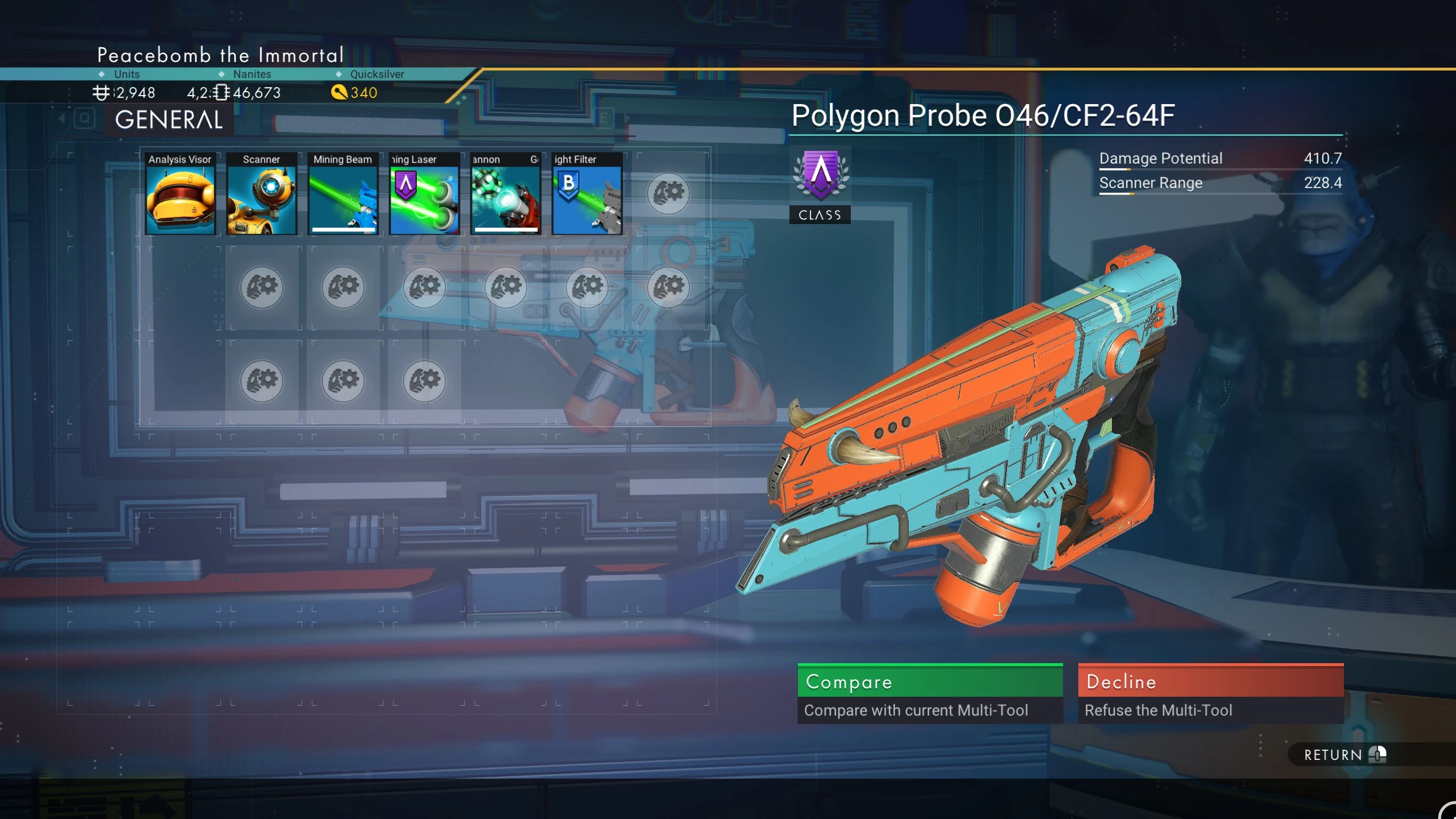Select the B-class Light Filter upgrade

[587, 194]
